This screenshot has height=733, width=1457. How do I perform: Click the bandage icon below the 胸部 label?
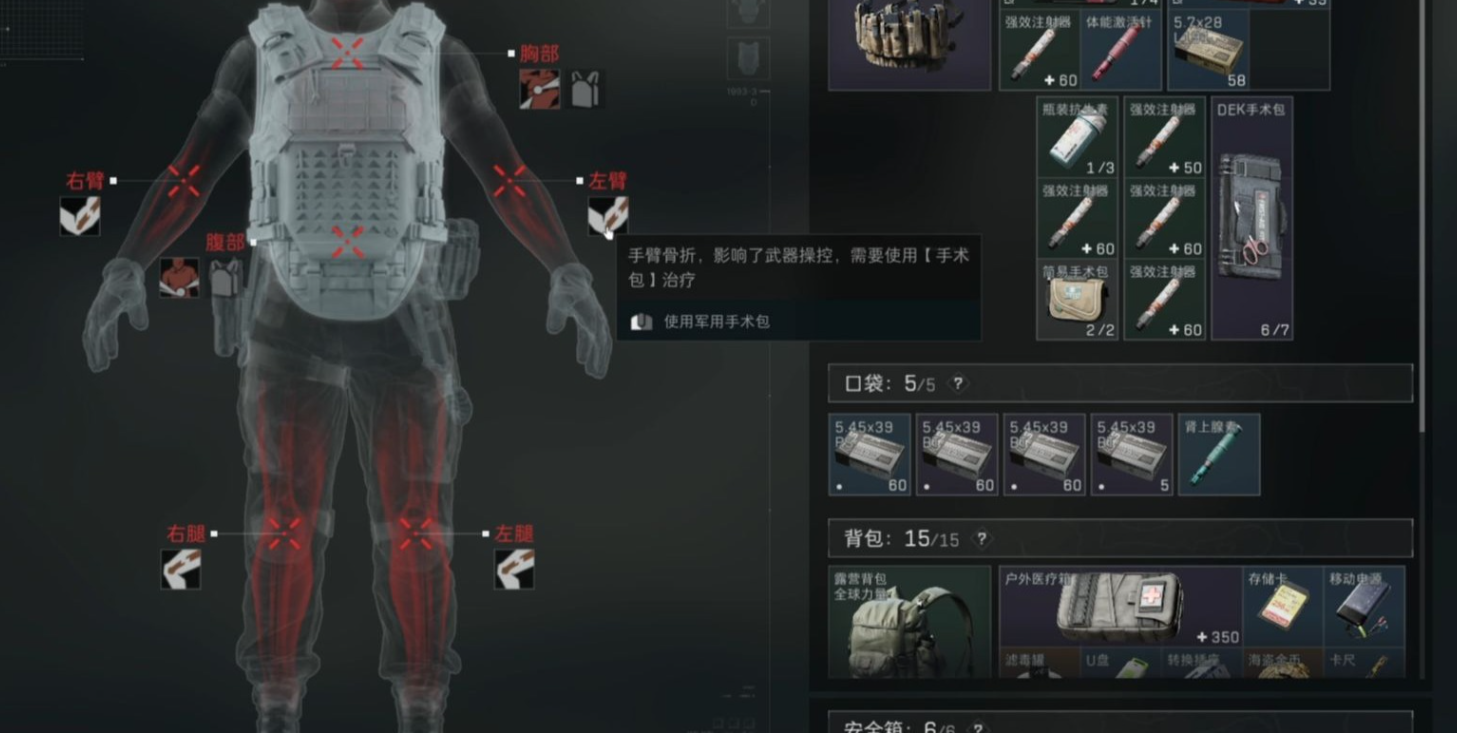539,89
